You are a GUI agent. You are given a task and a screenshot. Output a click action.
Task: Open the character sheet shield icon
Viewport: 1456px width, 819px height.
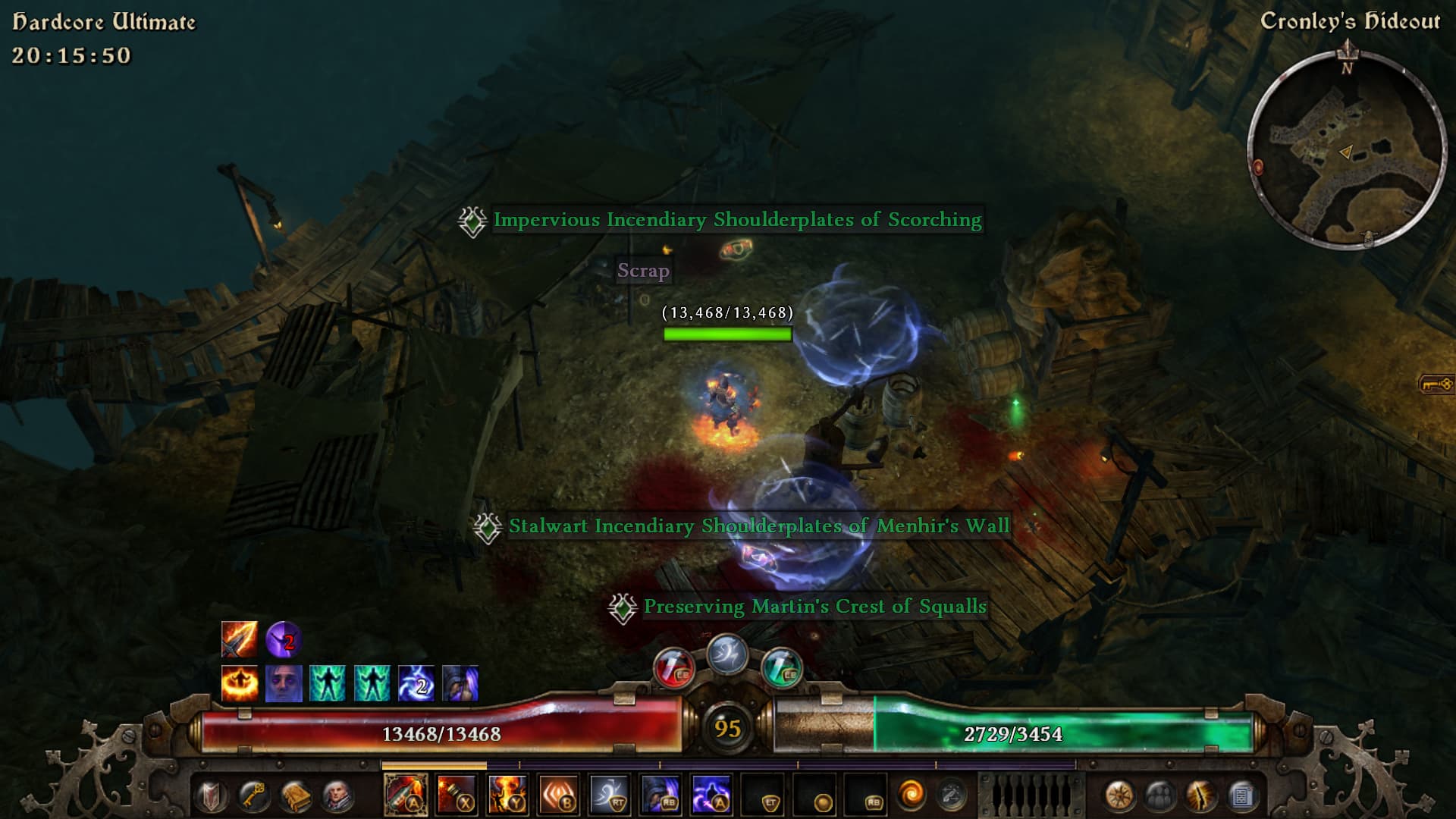pyautogui.click(x=212, y=796)
